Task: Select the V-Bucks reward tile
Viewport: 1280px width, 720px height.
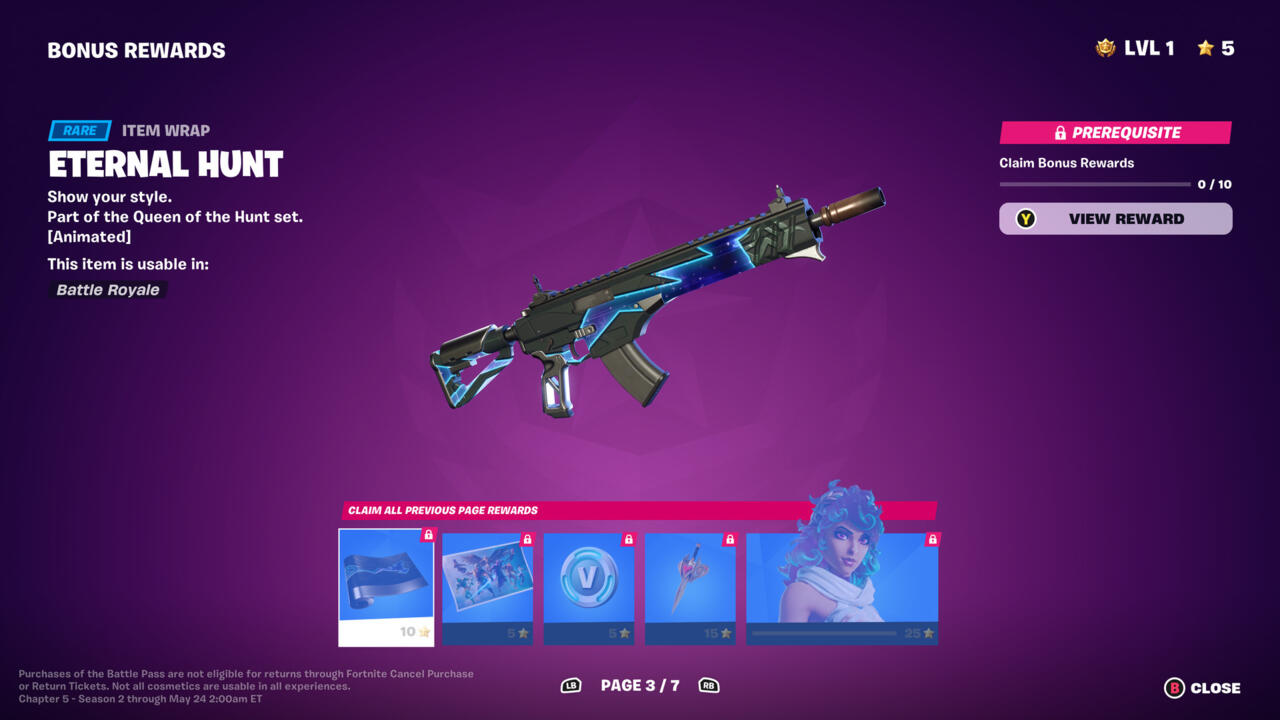Action: pyautogui.click(x=589, y=588)
